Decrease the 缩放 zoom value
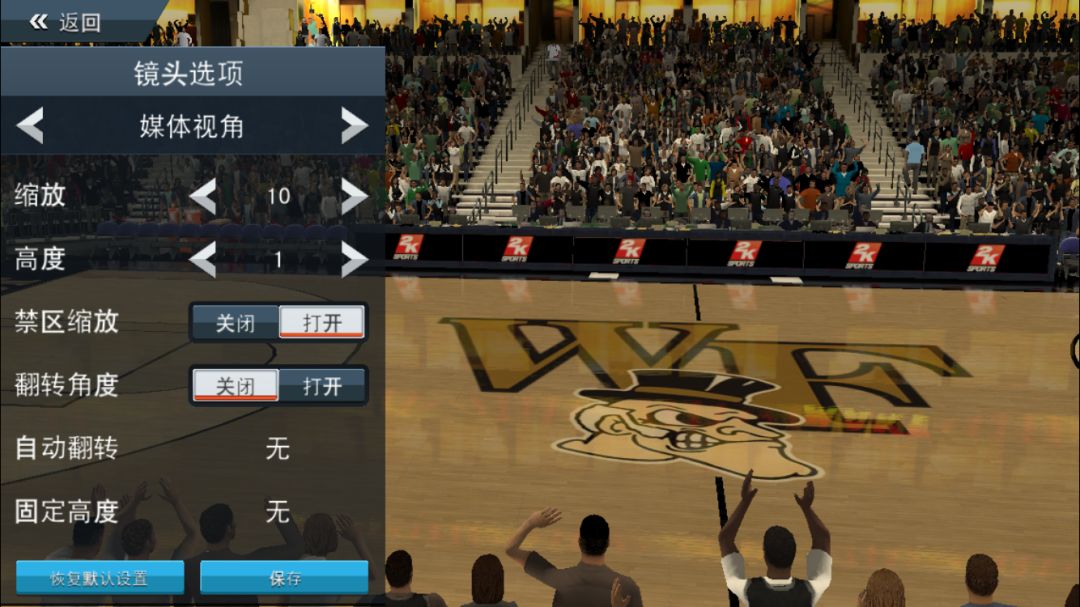The height and width of the screenshot is (607, 1080). pyautogui.click(x=203, y=196)
